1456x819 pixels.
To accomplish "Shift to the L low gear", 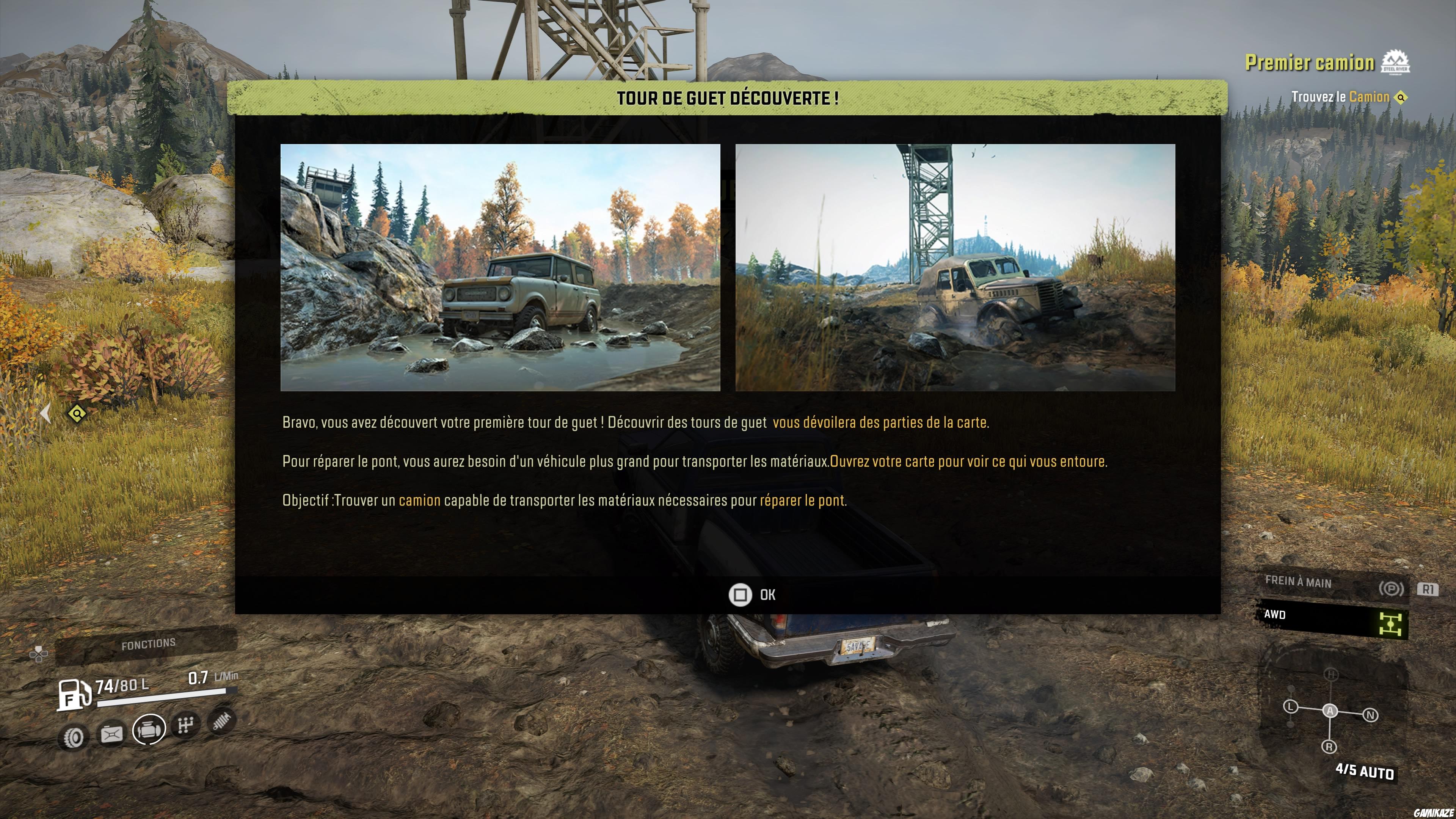I will pos(1290,707).
